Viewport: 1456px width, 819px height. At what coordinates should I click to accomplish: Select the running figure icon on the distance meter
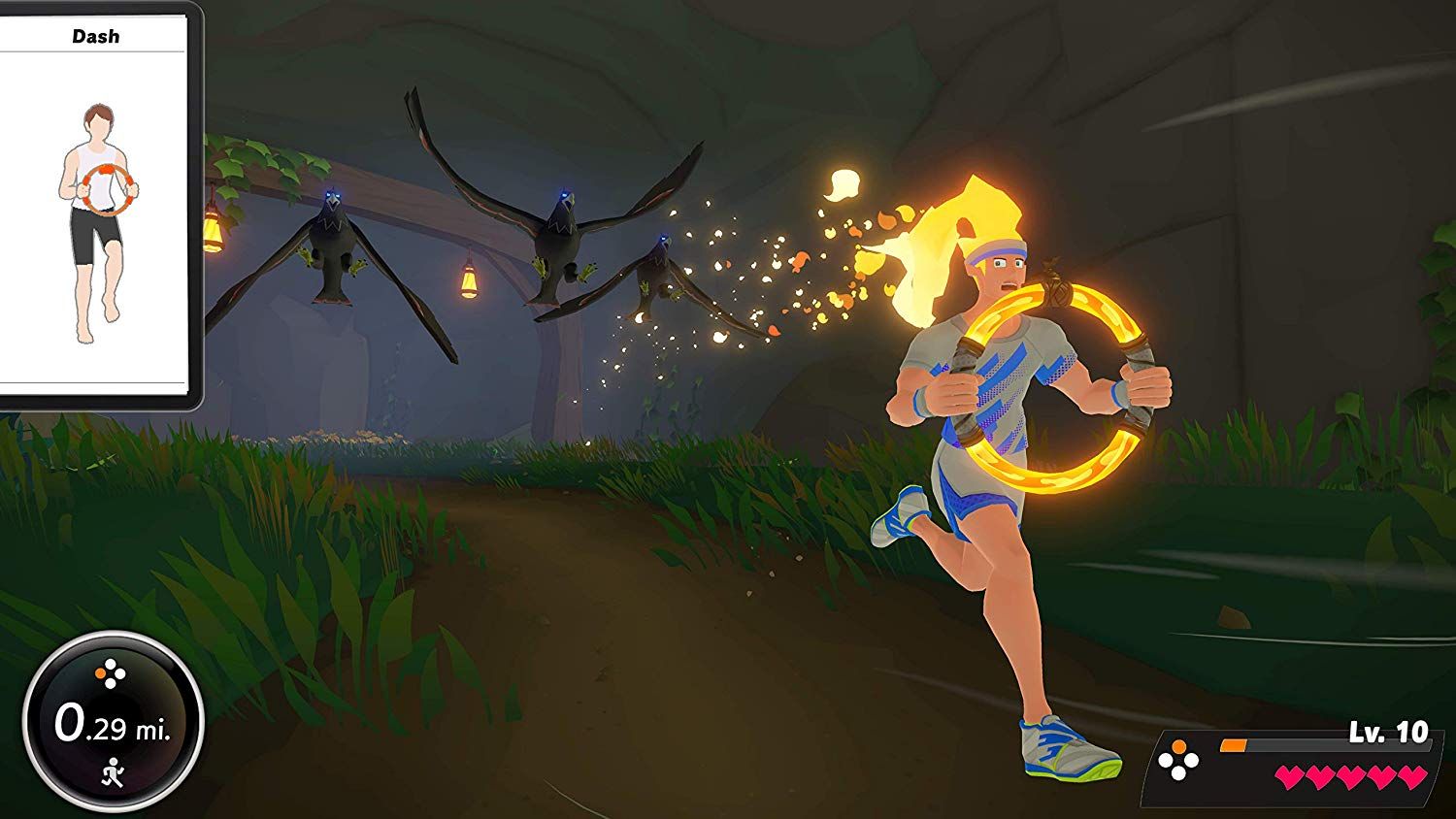coord(114,773)
